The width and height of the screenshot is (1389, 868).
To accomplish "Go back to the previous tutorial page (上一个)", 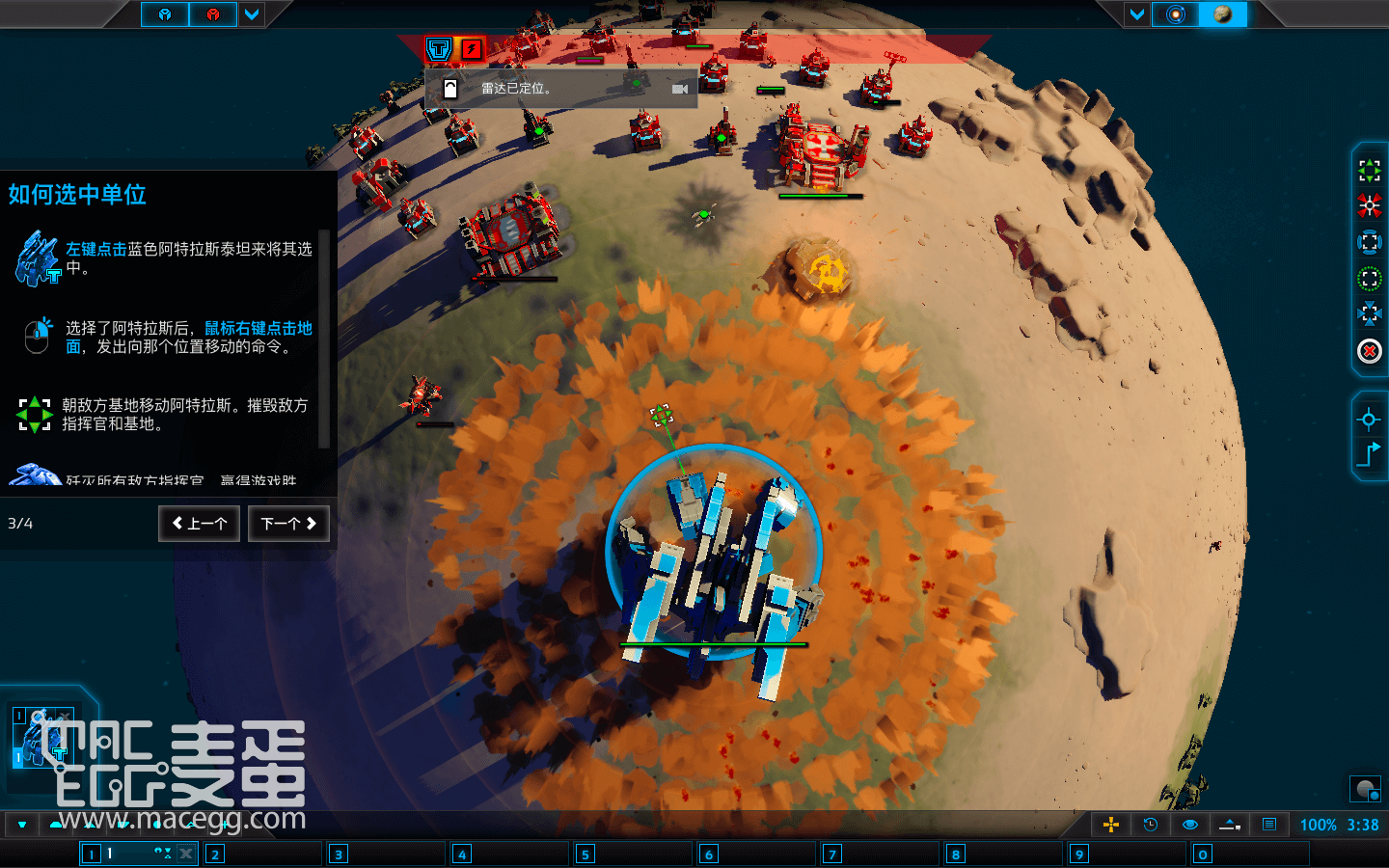I will pos(200,524).
